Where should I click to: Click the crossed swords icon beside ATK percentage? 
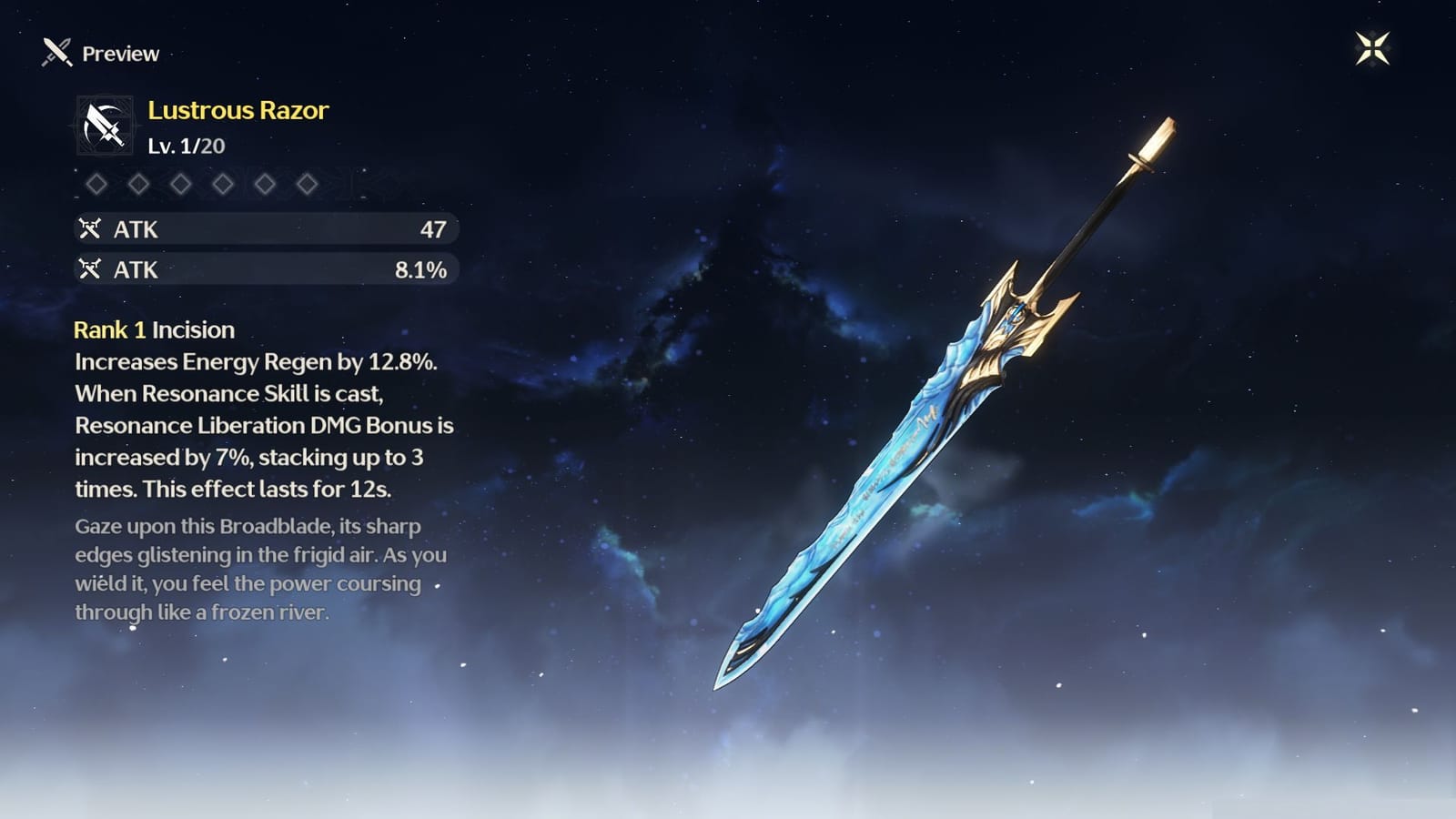coord(92,269)
